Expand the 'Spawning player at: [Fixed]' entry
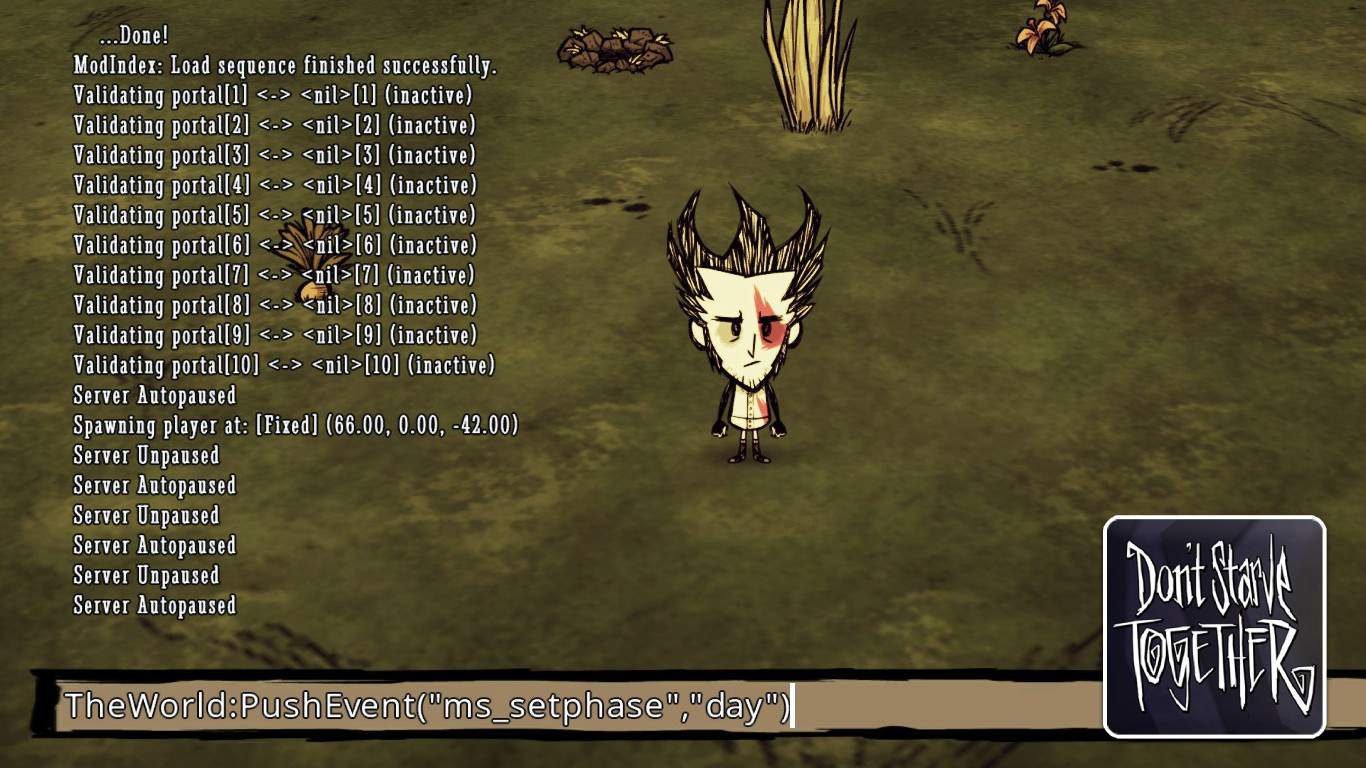Viewport: 1366px width, 768px height. (296, 425)
